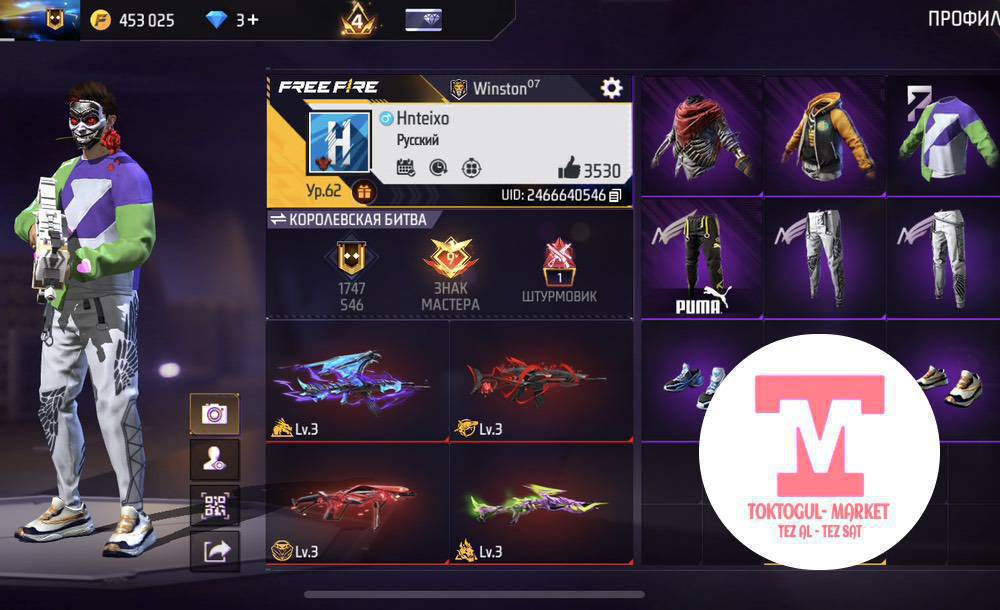This screenshot has width=1000, height=610.
Task: Show the QR code button
Action: tap(214, 505)
